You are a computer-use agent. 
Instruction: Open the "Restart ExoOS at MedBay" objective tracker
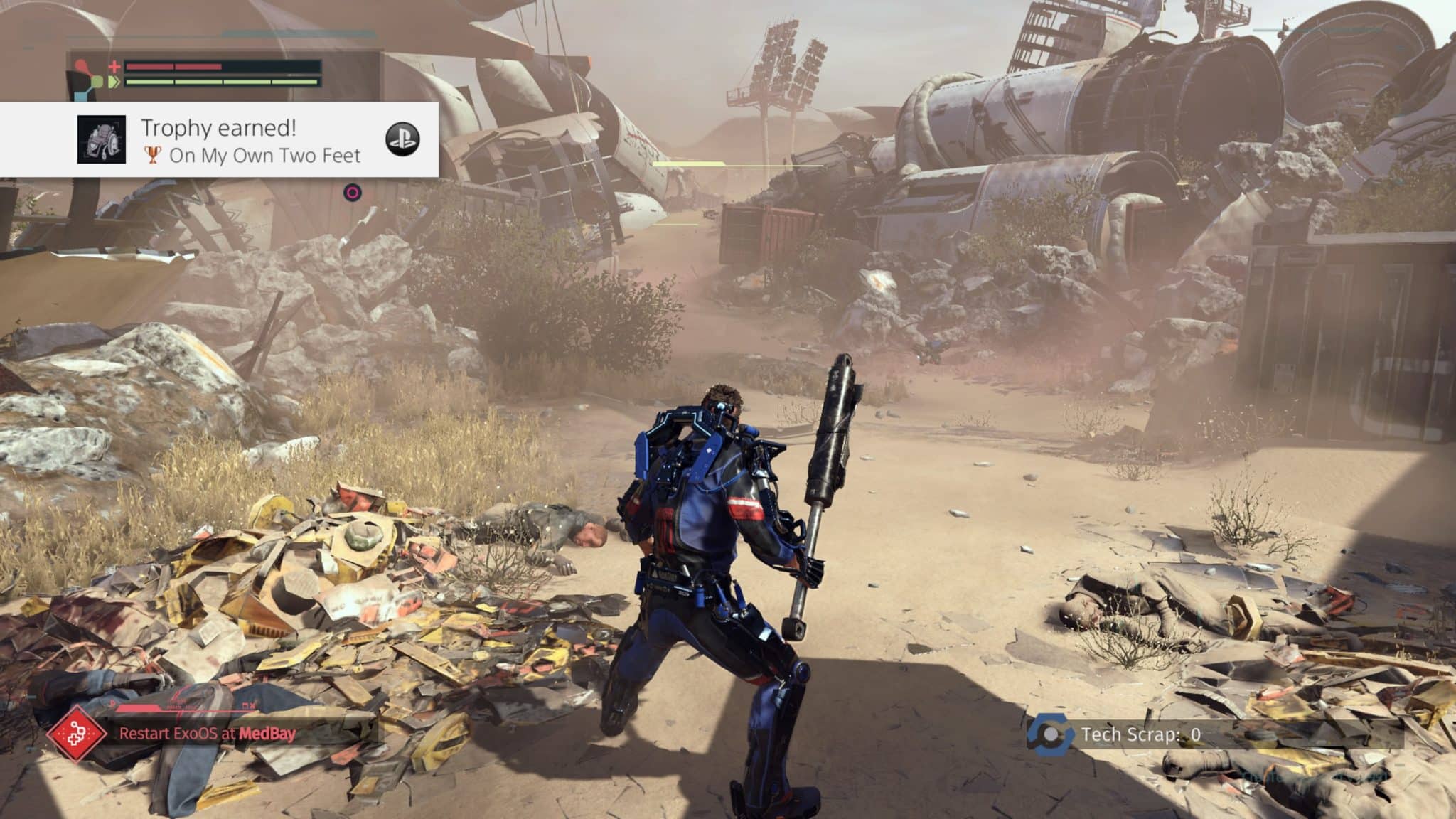pos(207,734)
